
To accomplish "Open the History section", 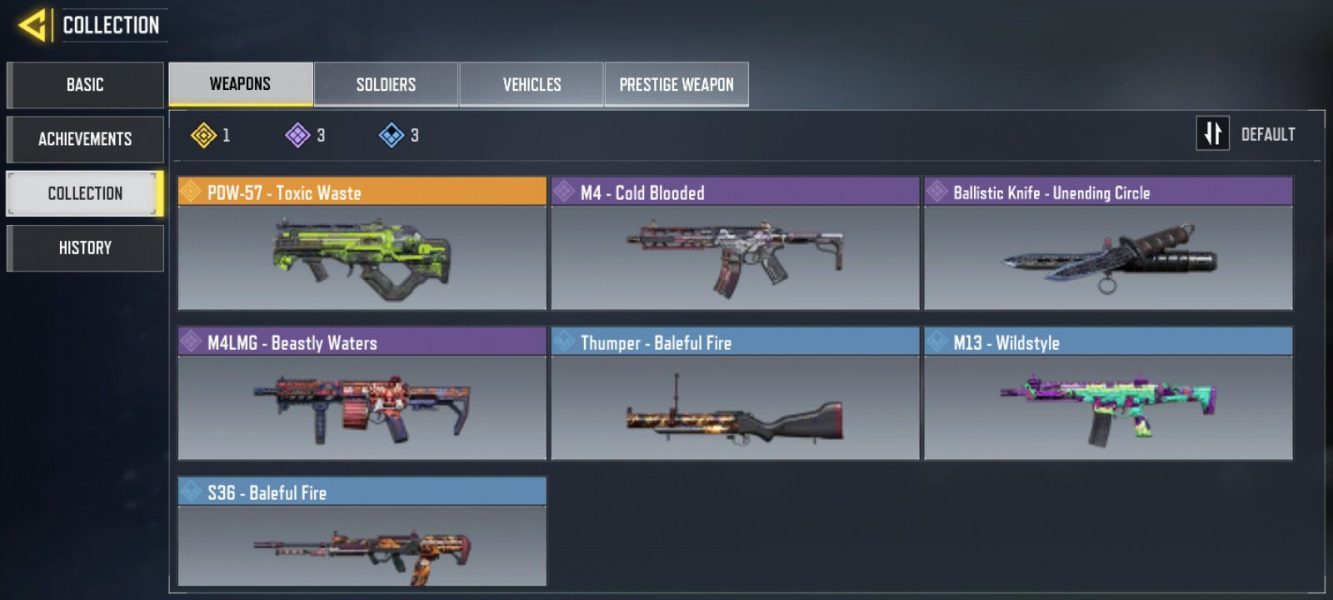I will click(85, 248).
